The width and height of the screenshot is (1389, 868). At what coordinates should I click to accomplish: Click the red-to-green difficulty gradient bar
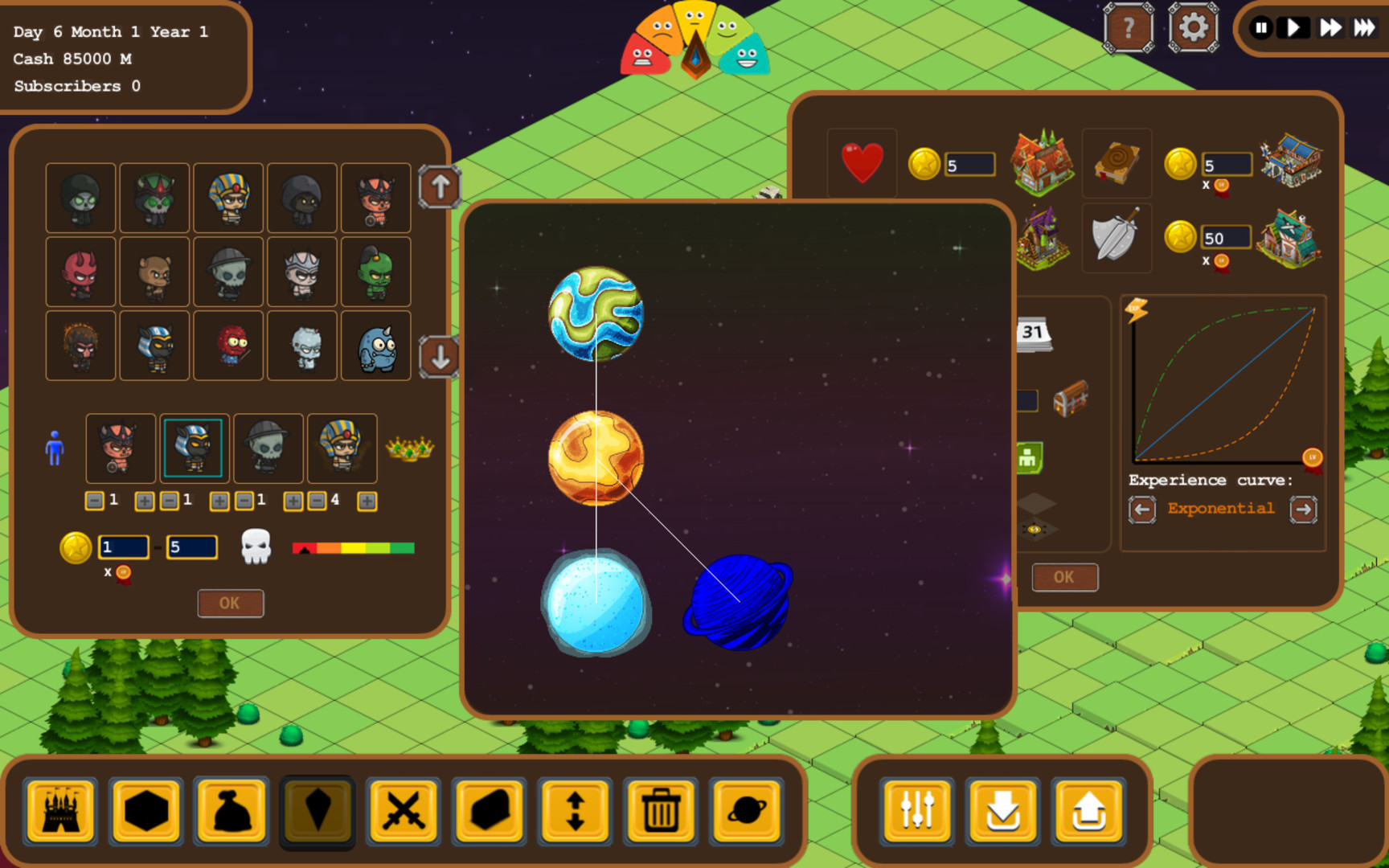(x=354, y=547)
